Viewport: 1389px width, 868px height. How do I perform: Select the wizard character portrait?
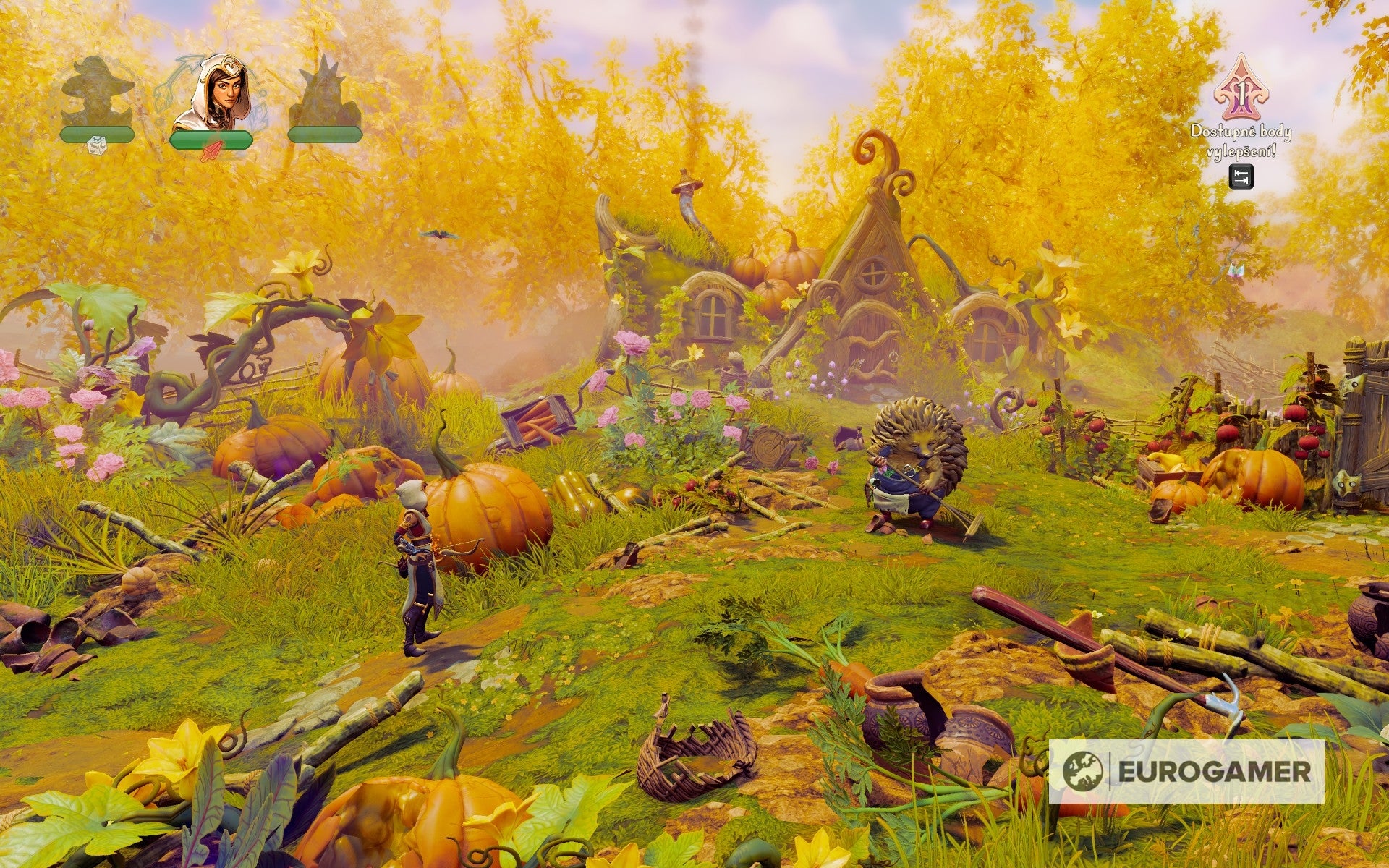click(x=98, y=93)
